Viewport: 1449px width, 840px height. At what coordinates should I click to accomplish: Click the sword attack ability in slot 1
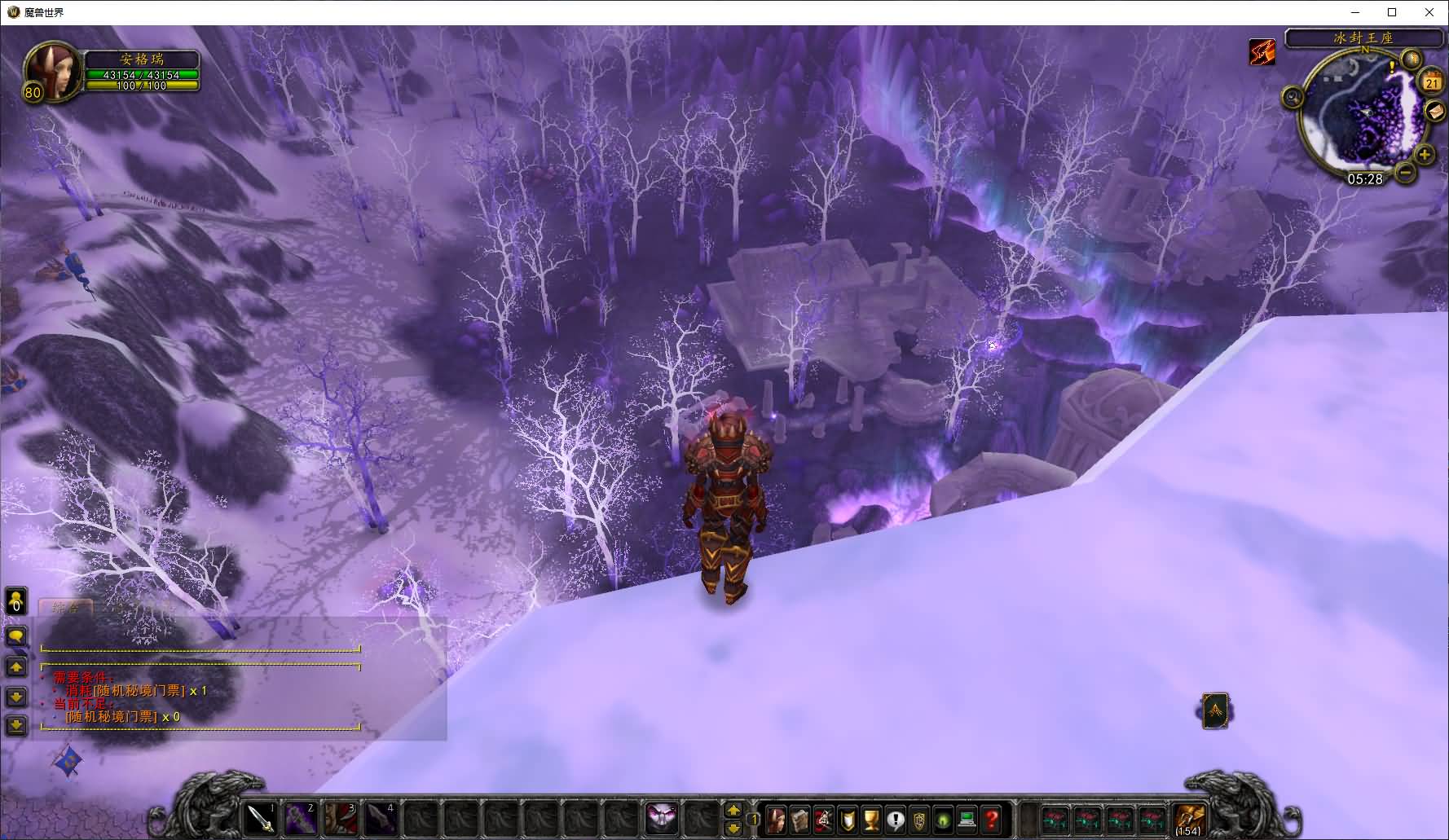263,818
